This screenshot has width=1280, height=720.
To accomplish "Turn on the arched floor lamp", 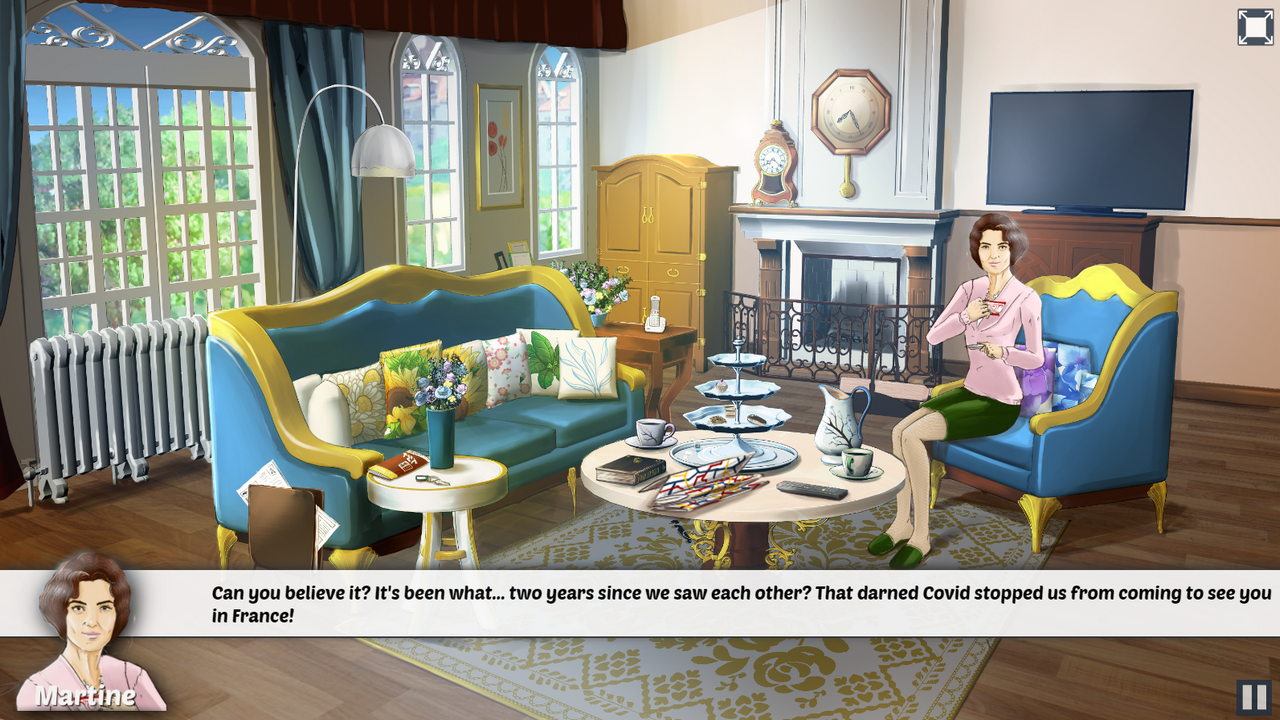I will (x=385, y=150).
